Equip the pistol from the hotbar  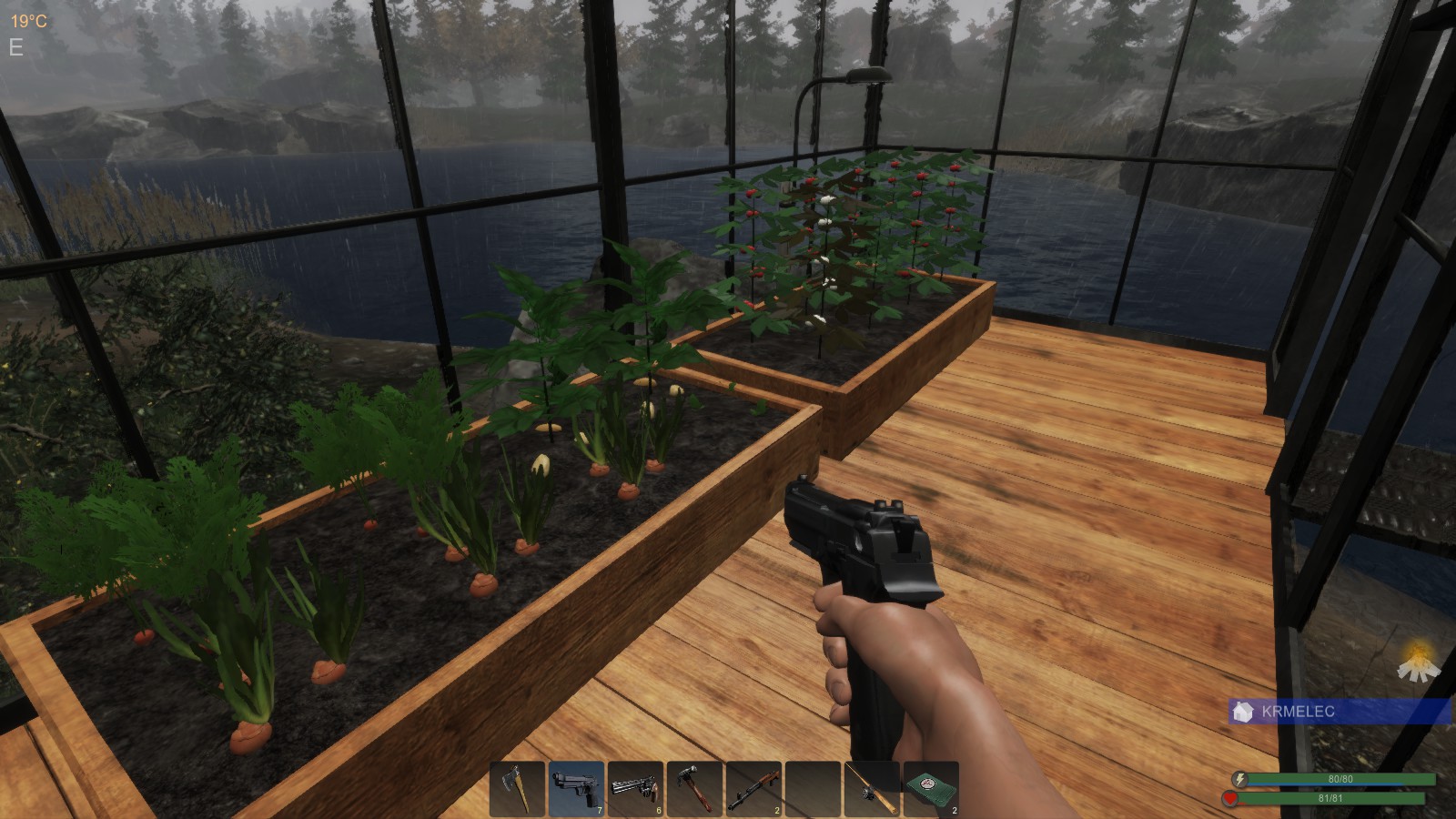[x=578, y=787]
